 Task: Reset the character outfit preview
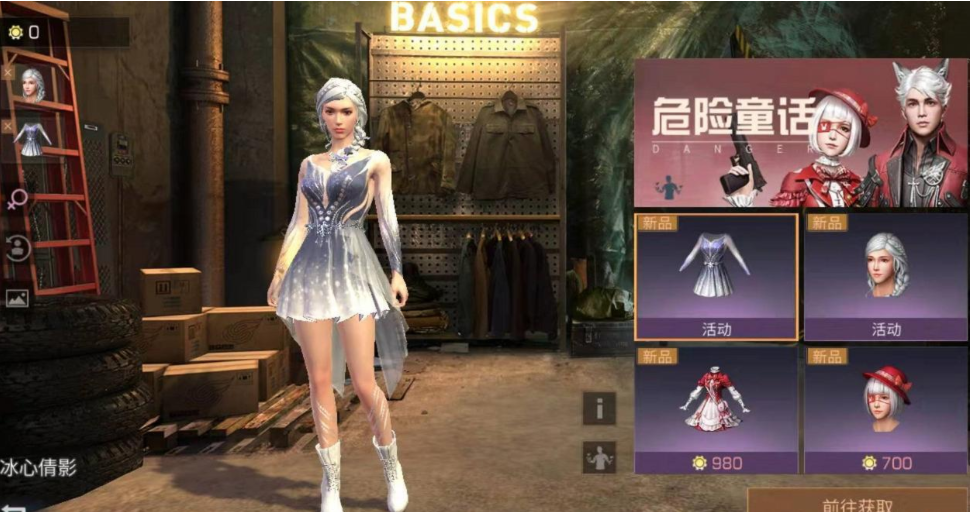pos(17,248)
